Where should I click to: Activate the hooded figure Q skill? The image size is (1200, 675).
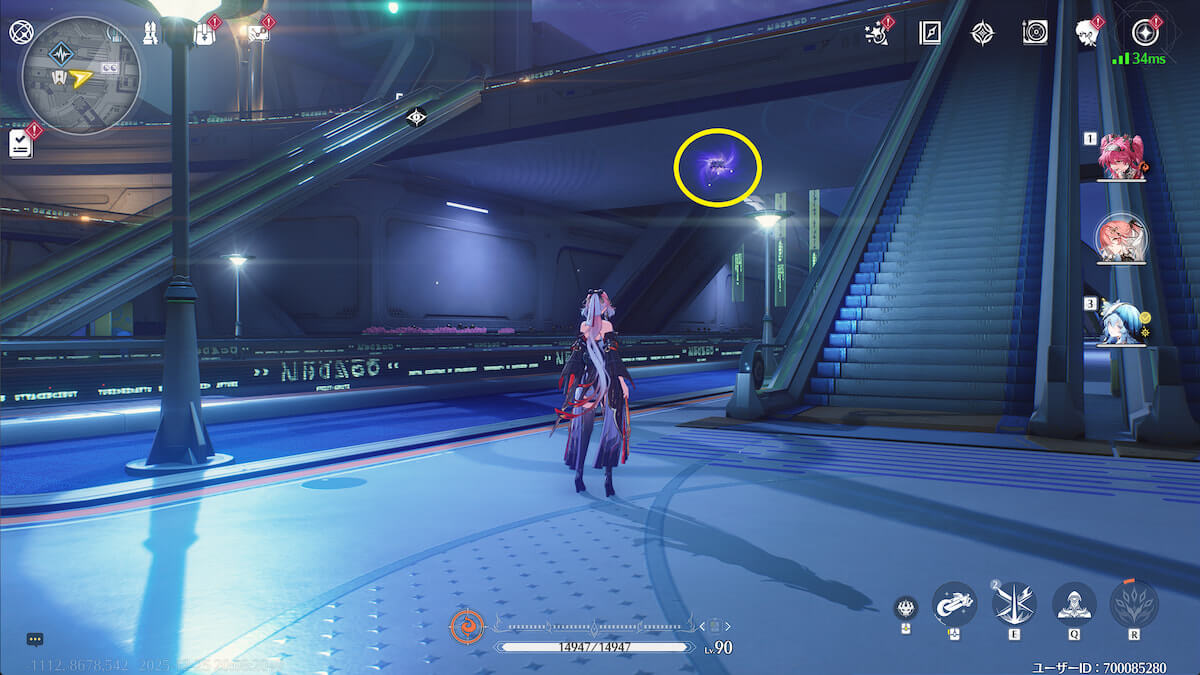(1074, 603)
